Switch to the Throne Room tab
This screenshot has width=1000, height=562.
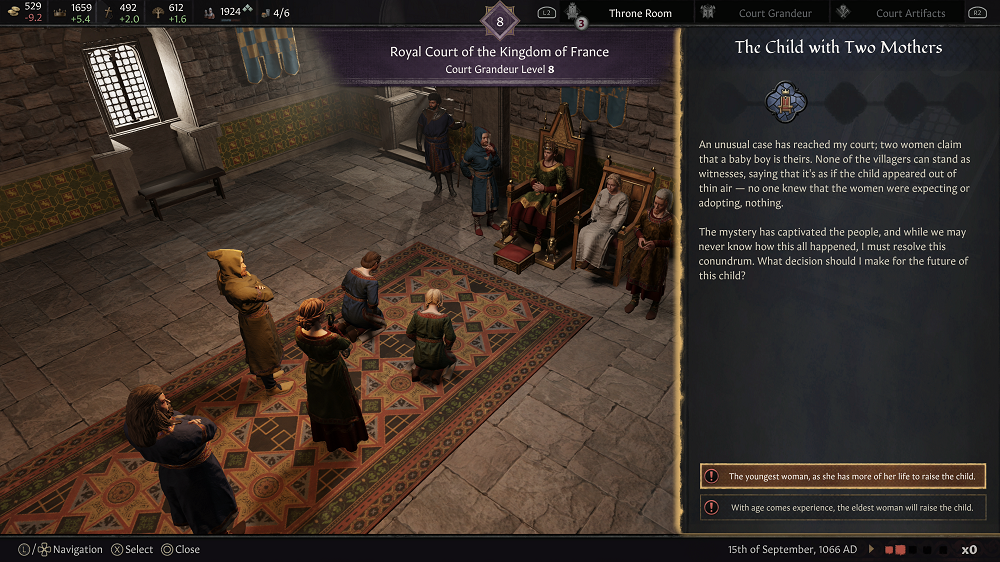pos(640,13)
